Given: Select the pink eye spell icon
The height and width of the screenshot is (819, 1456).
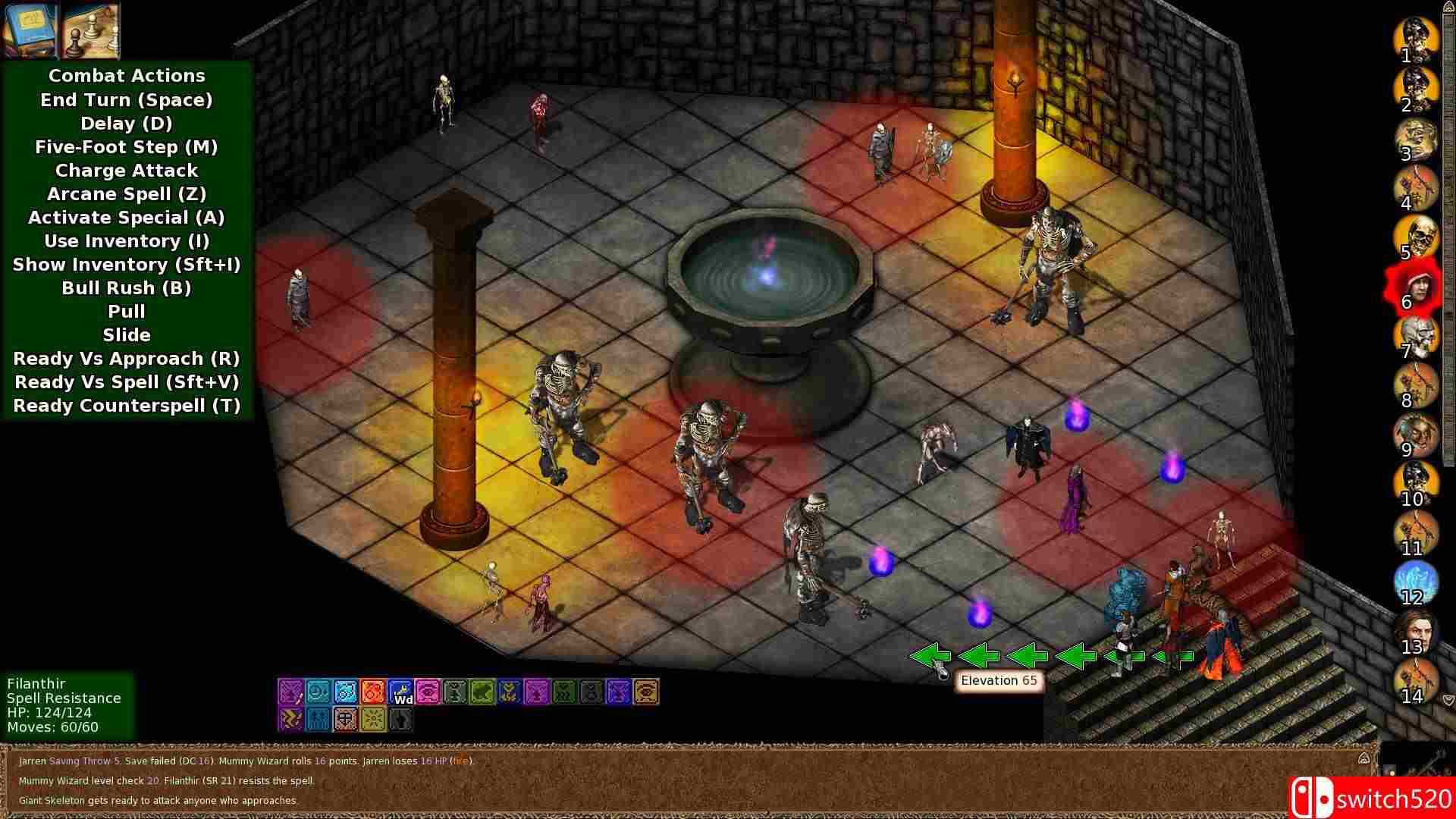Looking at the screenshot, I should [429, 692].
